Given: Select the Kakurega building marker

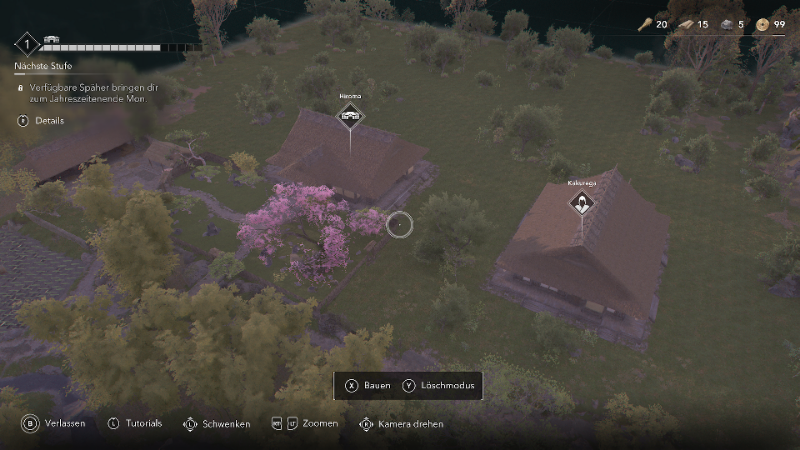Looking at the screenshot, I should point(580,205).
